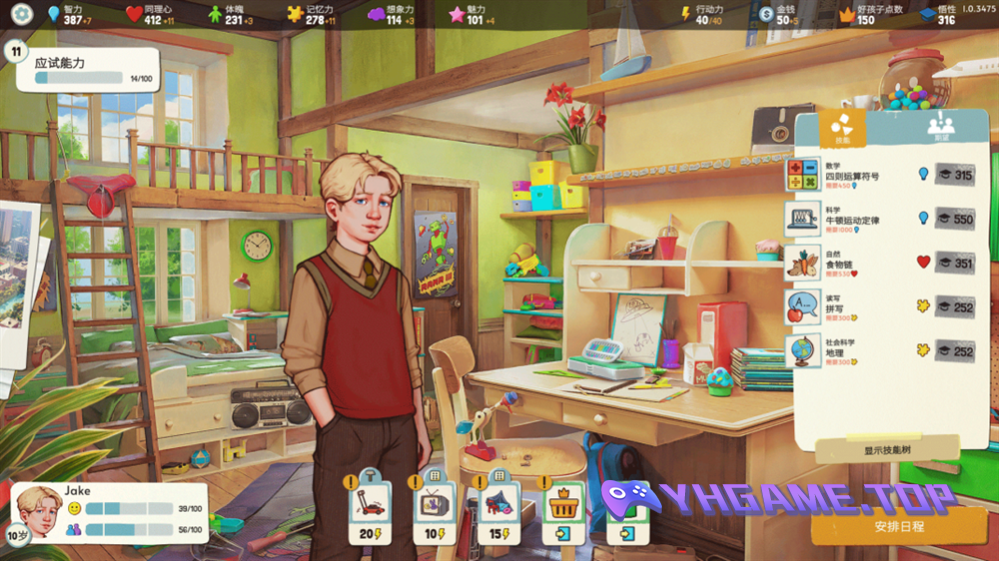Image resolution: width=999 pixels, height=561 pixels.
Task: Switch to the 期望 expectations tab
Action: click(x=940, y=127)
